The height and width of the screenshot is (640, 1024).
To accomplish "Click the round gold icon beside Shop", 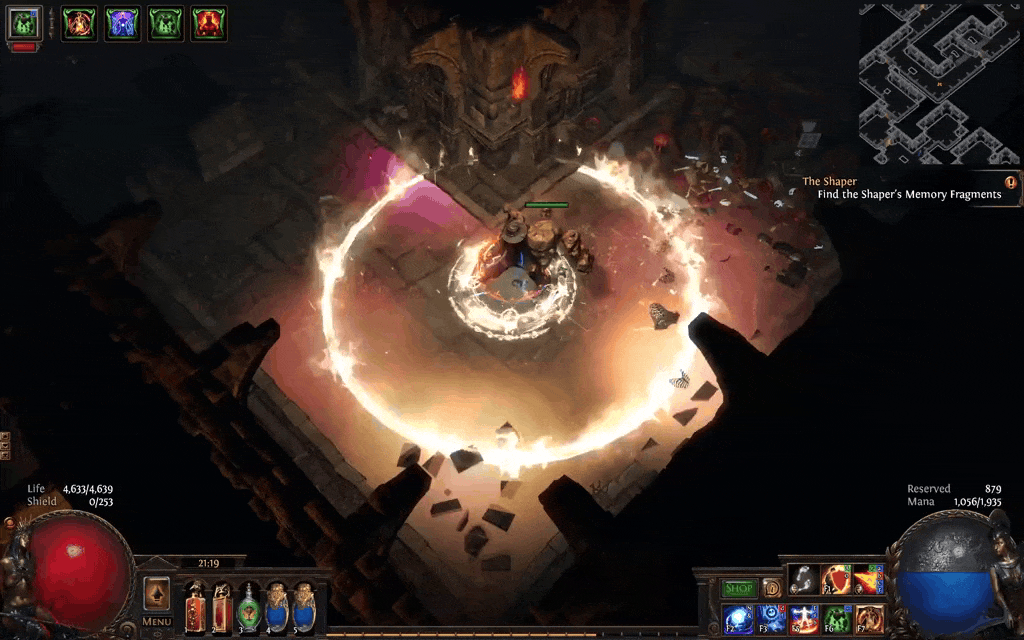I will [771, 588].
